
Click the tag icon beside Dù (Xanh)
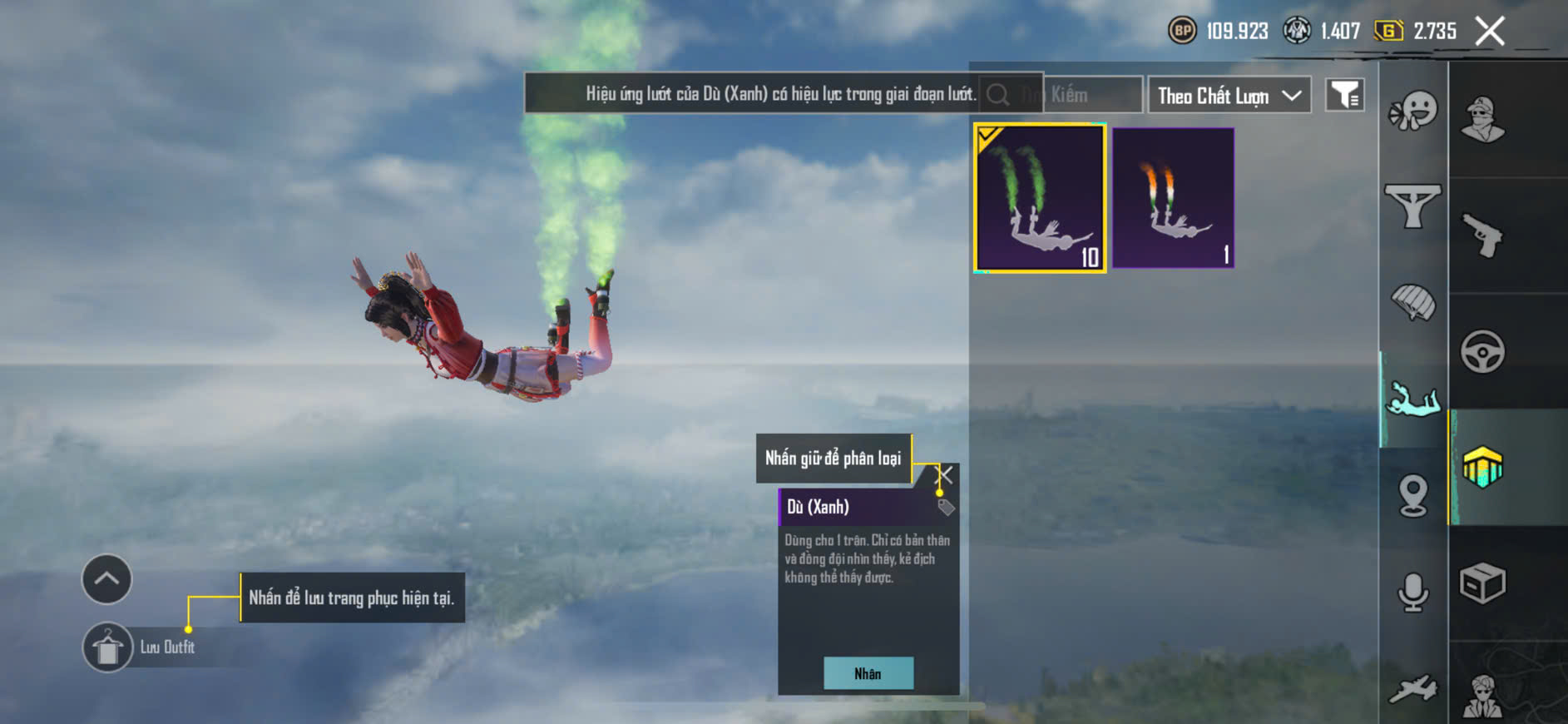click(x=946, y=507)
